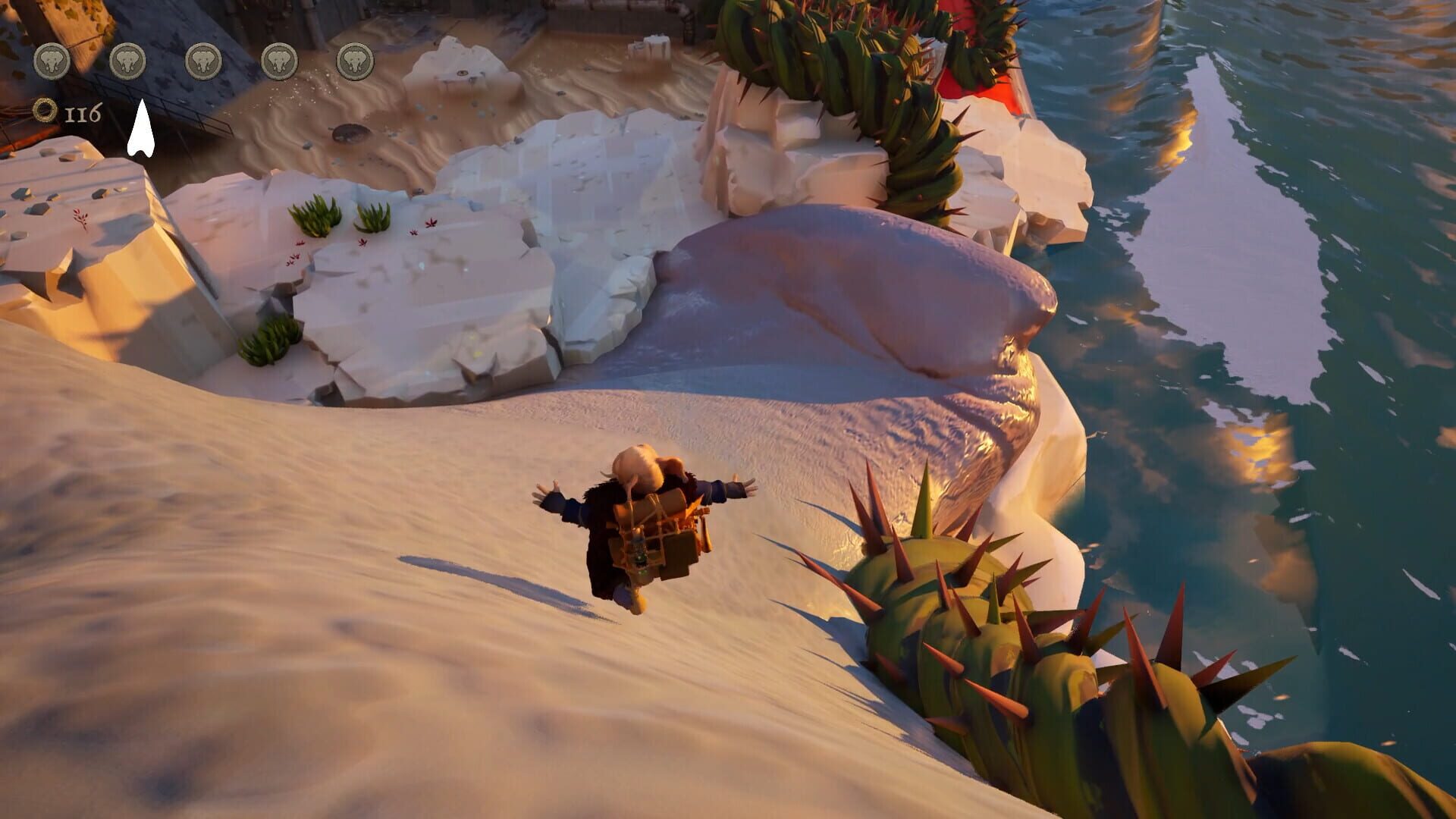Viewport: 1456px width, 819px height.
Task: Click the coin count label showing 116
Action: [83, 111]
